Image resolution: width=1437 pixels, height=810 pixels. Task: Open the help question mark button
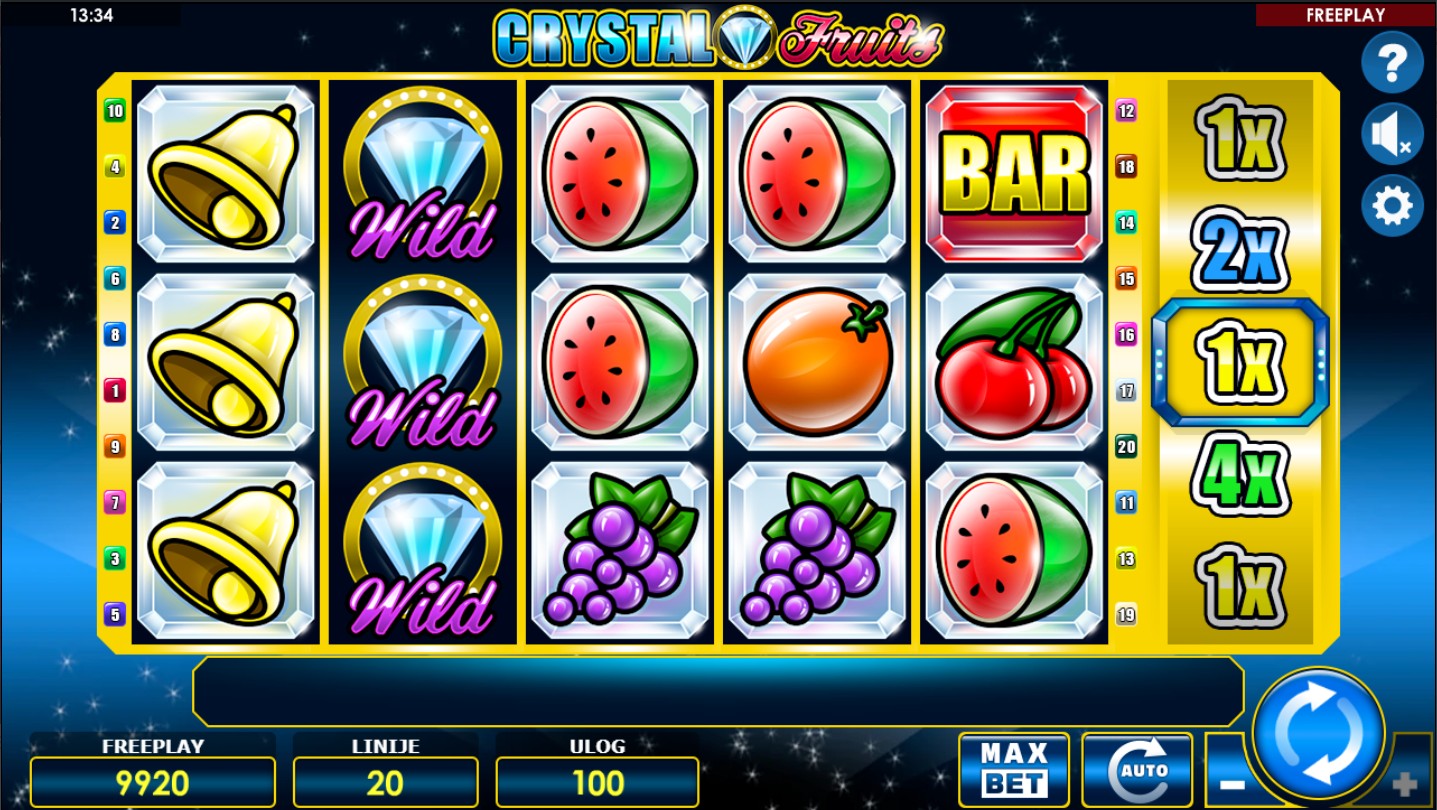(x=1392, y=62)
